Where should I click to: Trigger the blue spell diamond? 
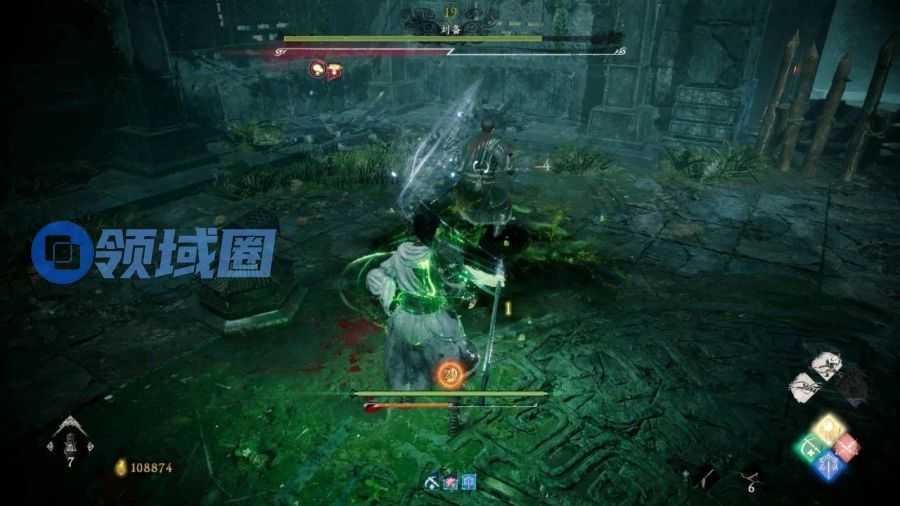pos(828,465)
